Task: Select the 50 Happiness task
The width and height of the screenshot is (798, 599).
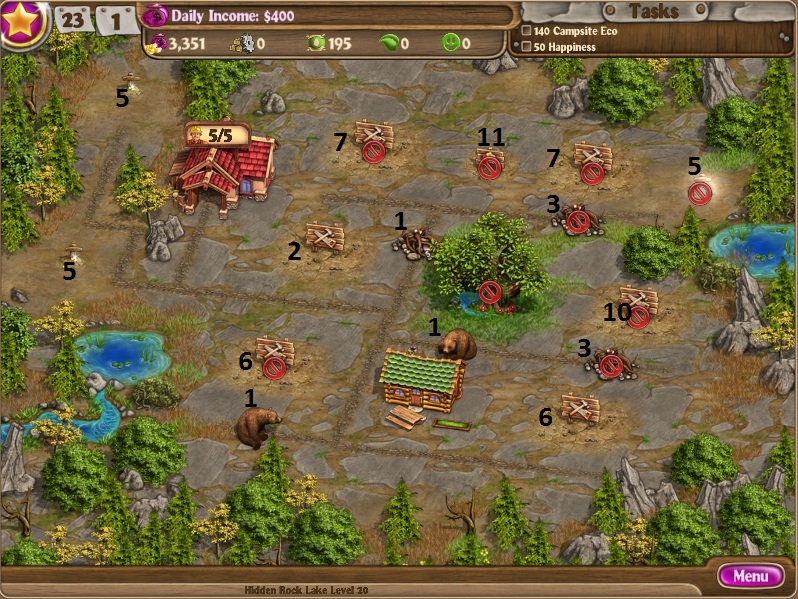Action: point(564,47)
